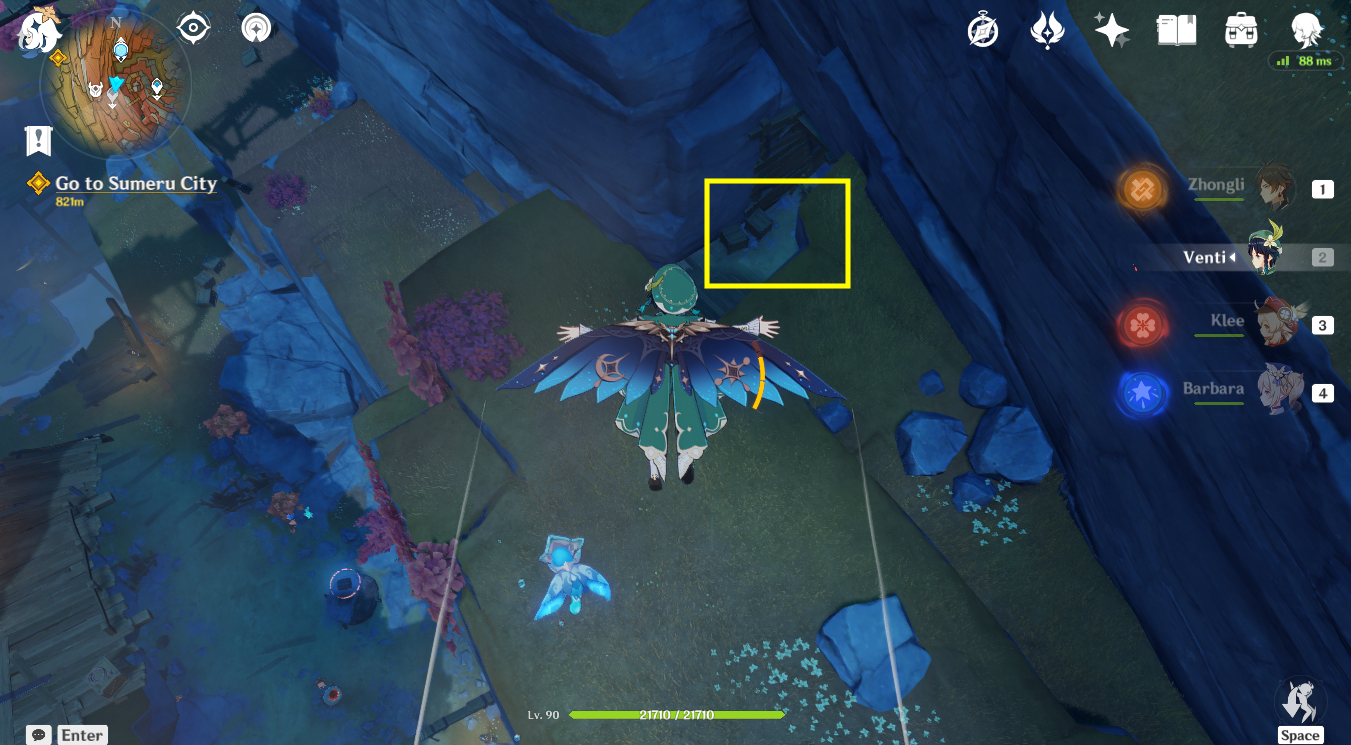Open the Character screen head icon

coord(1305,30)
